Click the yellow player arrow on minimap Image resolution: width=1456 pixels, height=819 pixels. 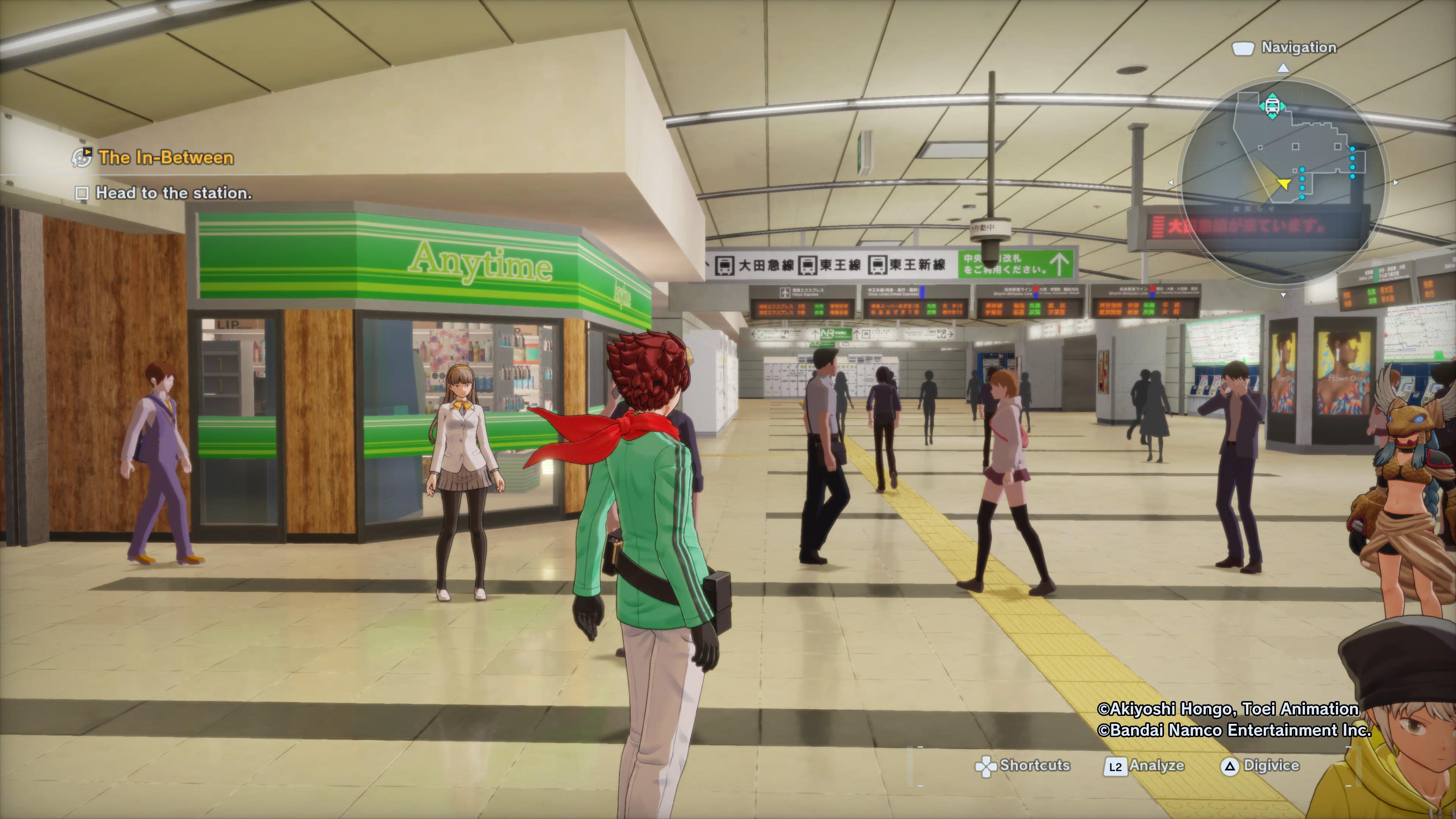coord(1284,184)
